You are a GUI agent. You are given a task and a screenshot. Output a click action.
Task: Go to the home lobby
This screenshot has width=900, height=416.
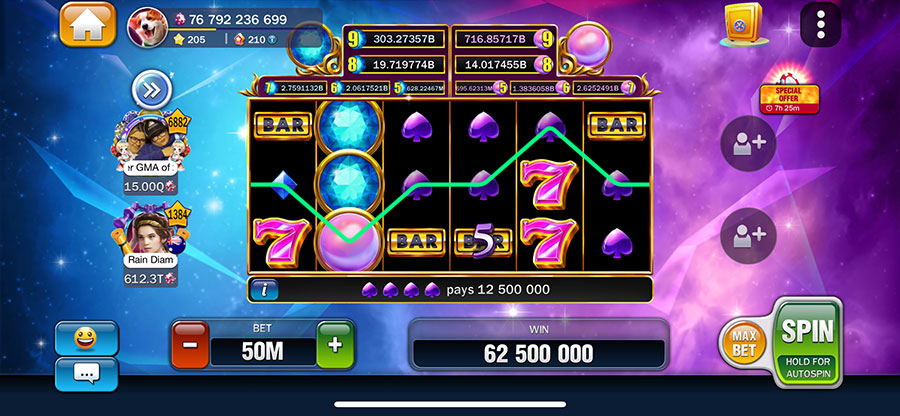click(x=87, y=24)
